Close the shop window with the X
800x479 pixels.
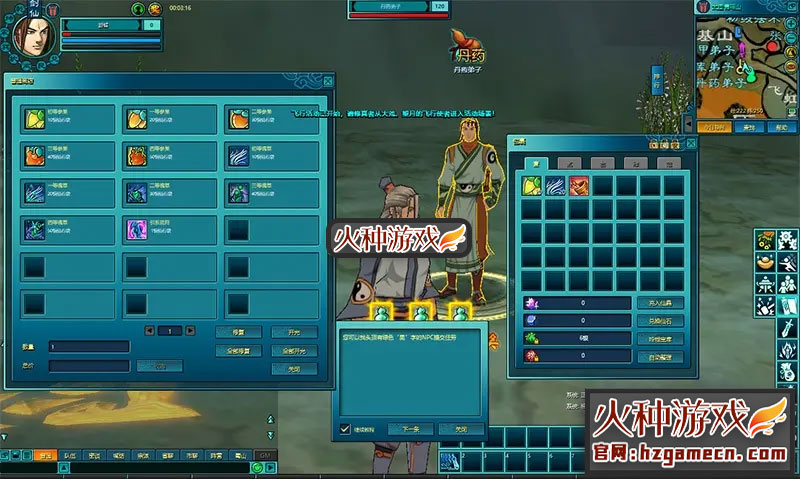(x=327, y=81)
